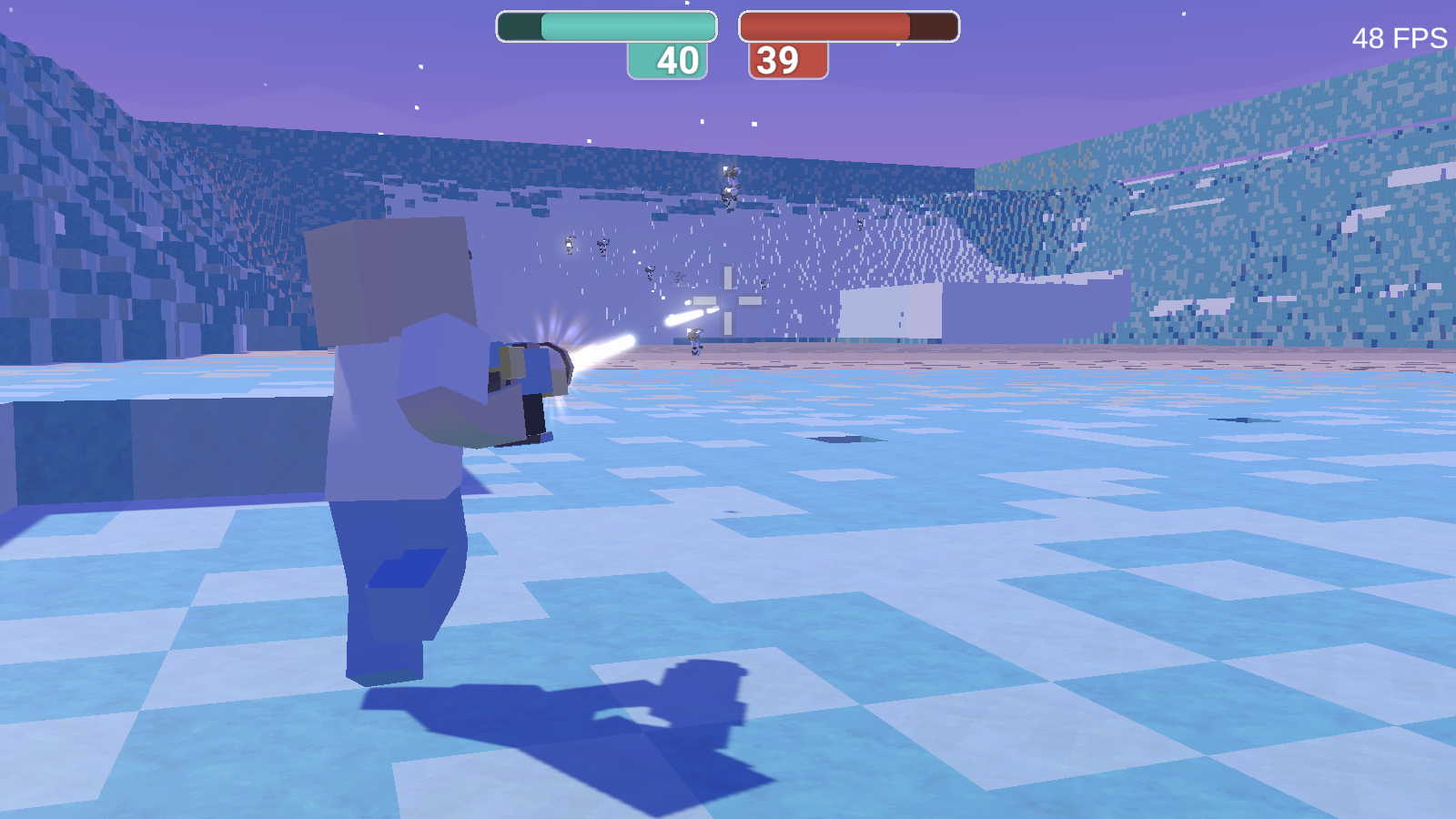The width and height of the screenshot is (1456, 819).
Task: Open the dark end of the red bar
Action: pyautogui.click(x=933, y=25)
